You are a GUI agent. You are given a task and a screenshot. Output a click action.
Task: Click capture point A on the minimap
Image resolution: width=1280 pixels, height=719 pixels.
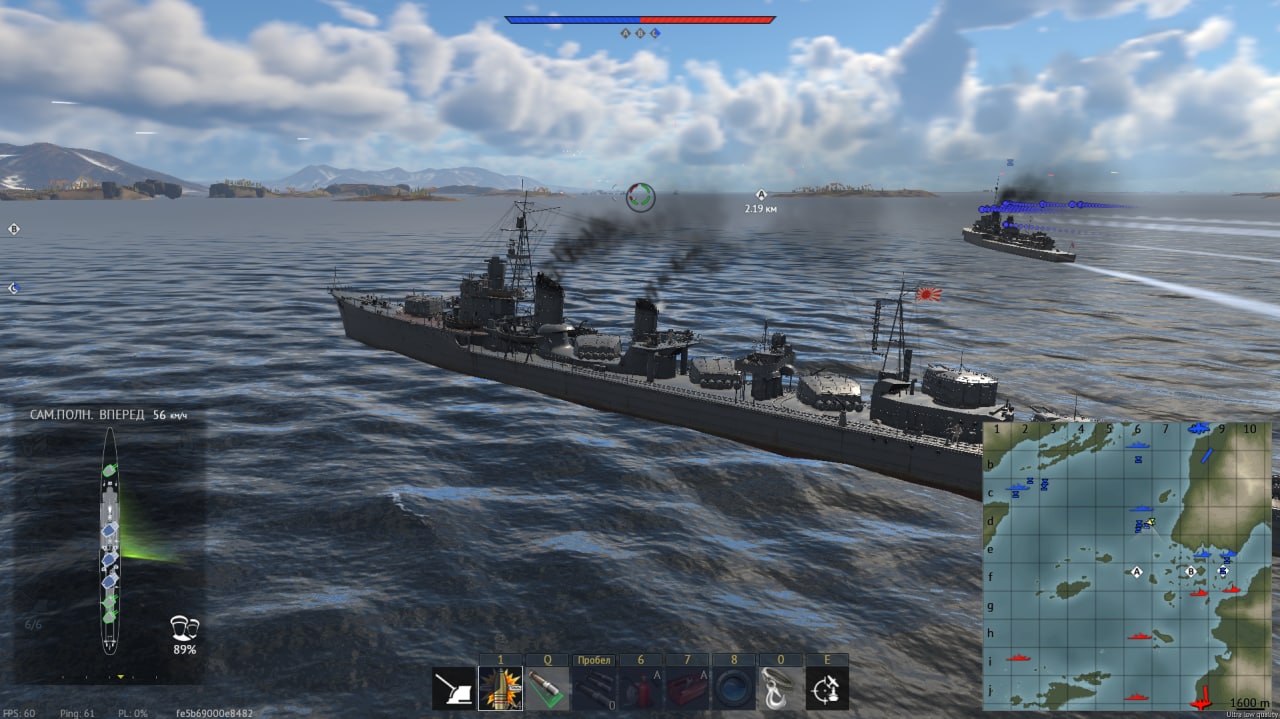click(x=1136, y=572)
